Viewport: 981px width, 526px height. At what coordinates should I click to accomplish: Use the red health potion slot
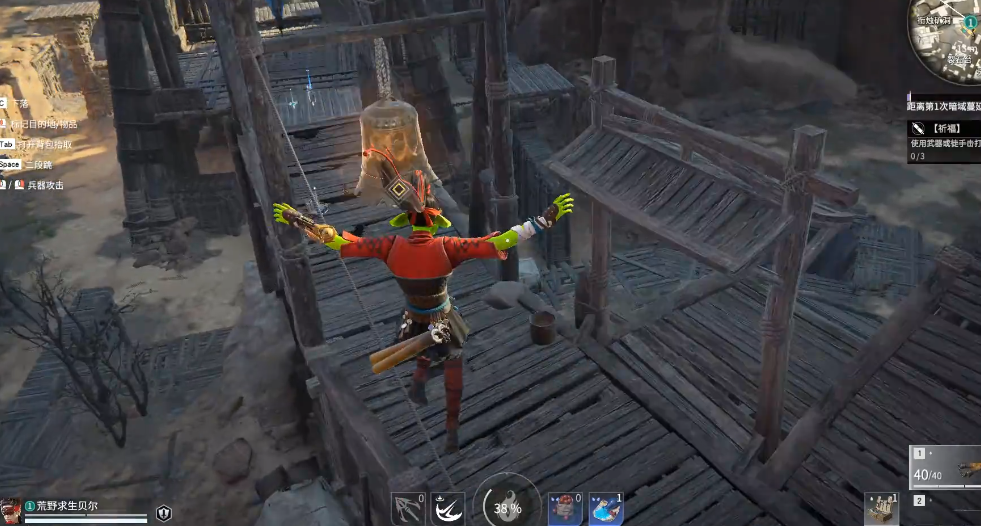[565, 509]
